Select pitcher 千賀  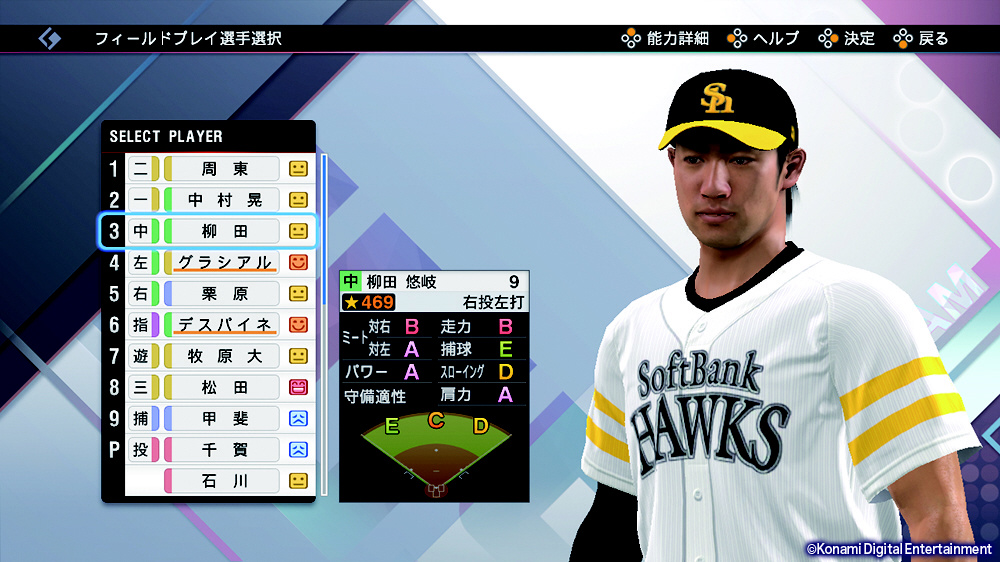pos(224,450)
